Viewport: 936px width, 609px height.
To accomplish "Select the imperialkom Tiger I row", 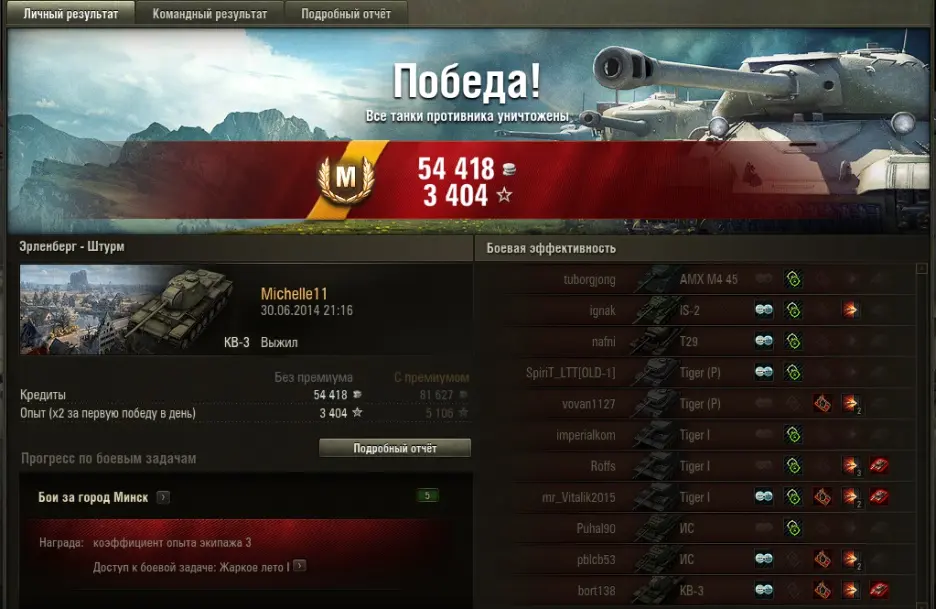I will [x=700, y=435].
